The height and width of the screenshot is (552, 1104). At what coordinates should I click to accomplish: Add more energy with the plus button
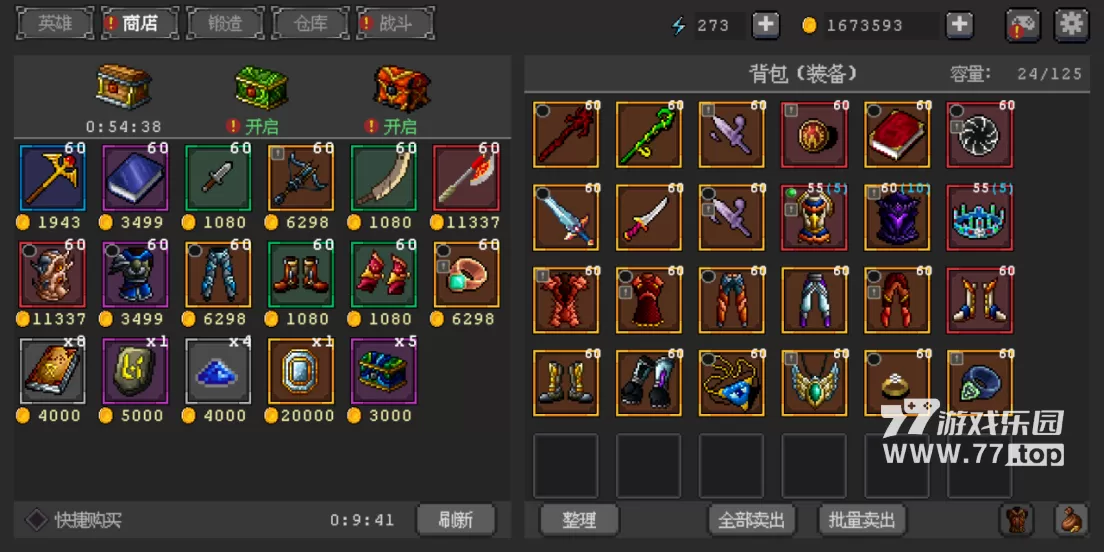(766, 25)
